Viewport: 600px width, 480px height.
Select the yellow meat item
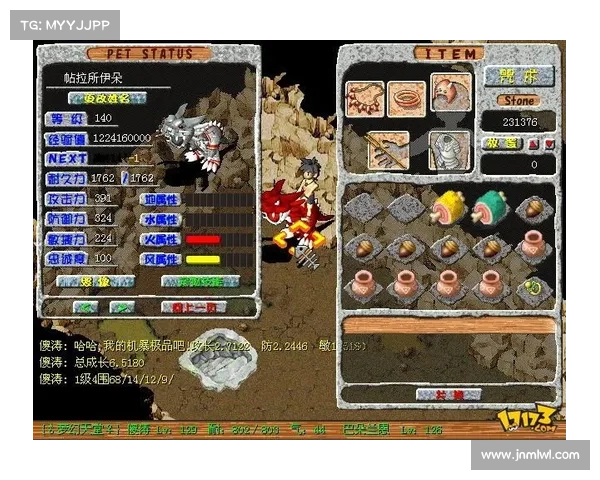pyautogui.click(x=446, y=208)
